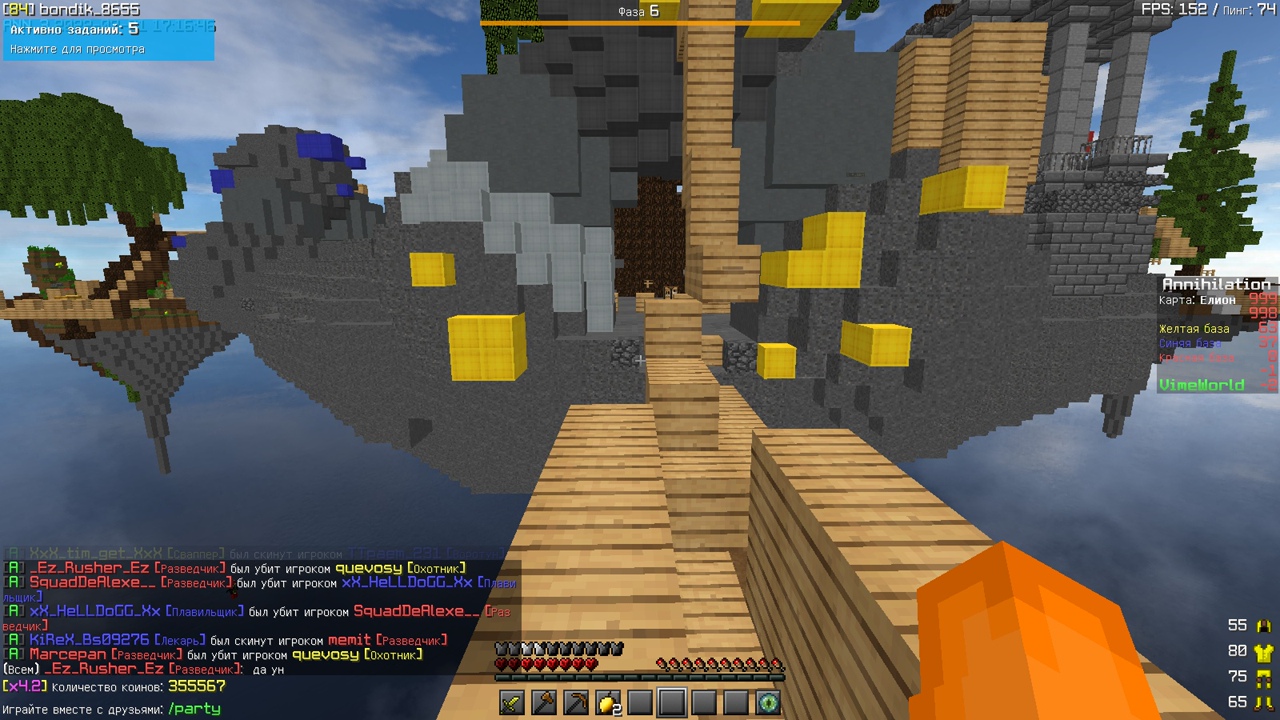The height and width of the screenshot is (720, 1280).
Task: Select the eye of ender hotbar slot
Action: click(x=767, y=703)
